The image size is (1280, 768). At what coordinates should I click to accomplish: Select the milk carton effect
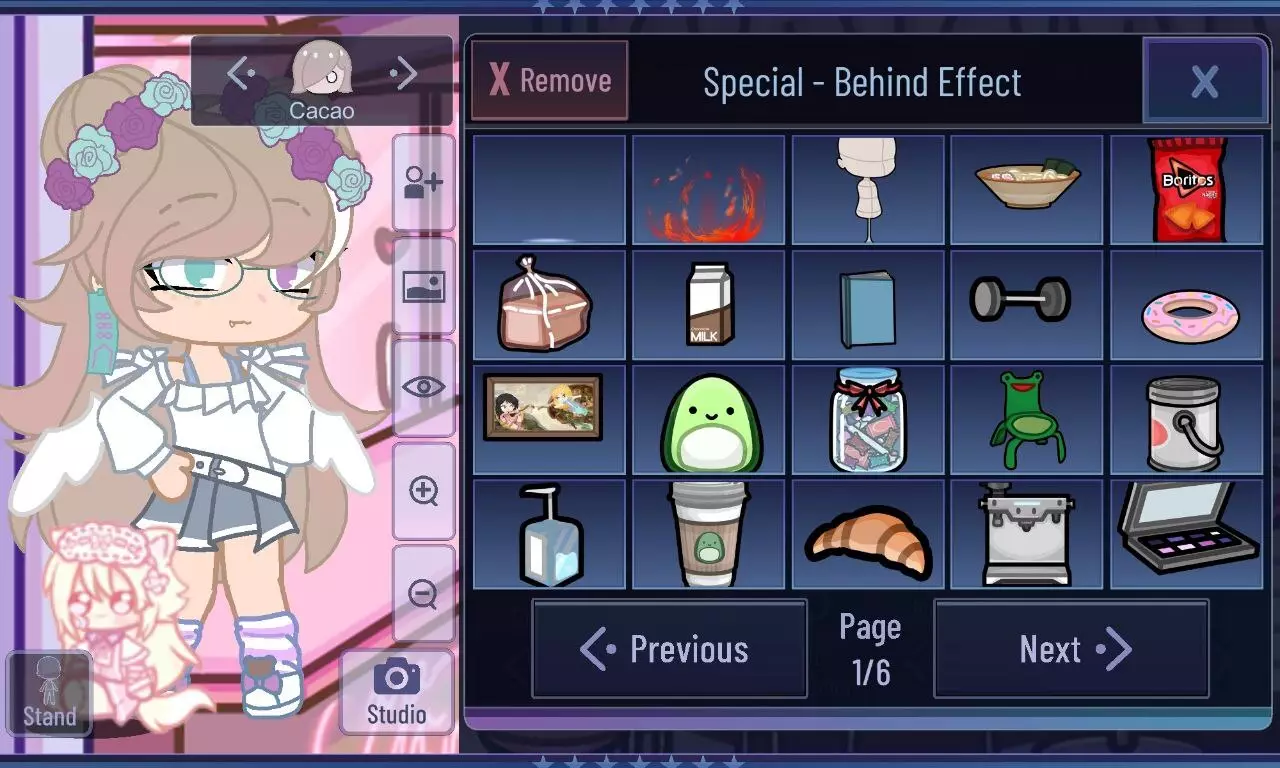pos(709,304)
